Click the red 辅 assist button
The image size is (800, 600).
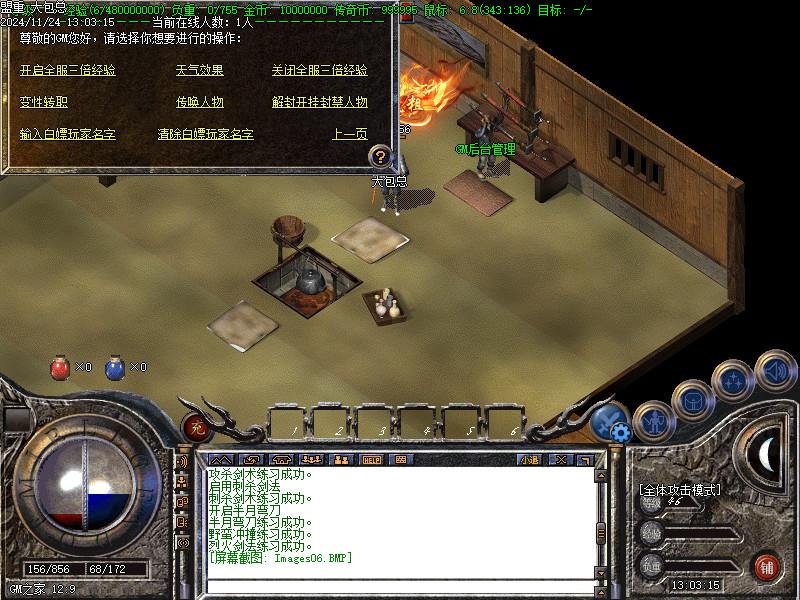click(767, 566)
